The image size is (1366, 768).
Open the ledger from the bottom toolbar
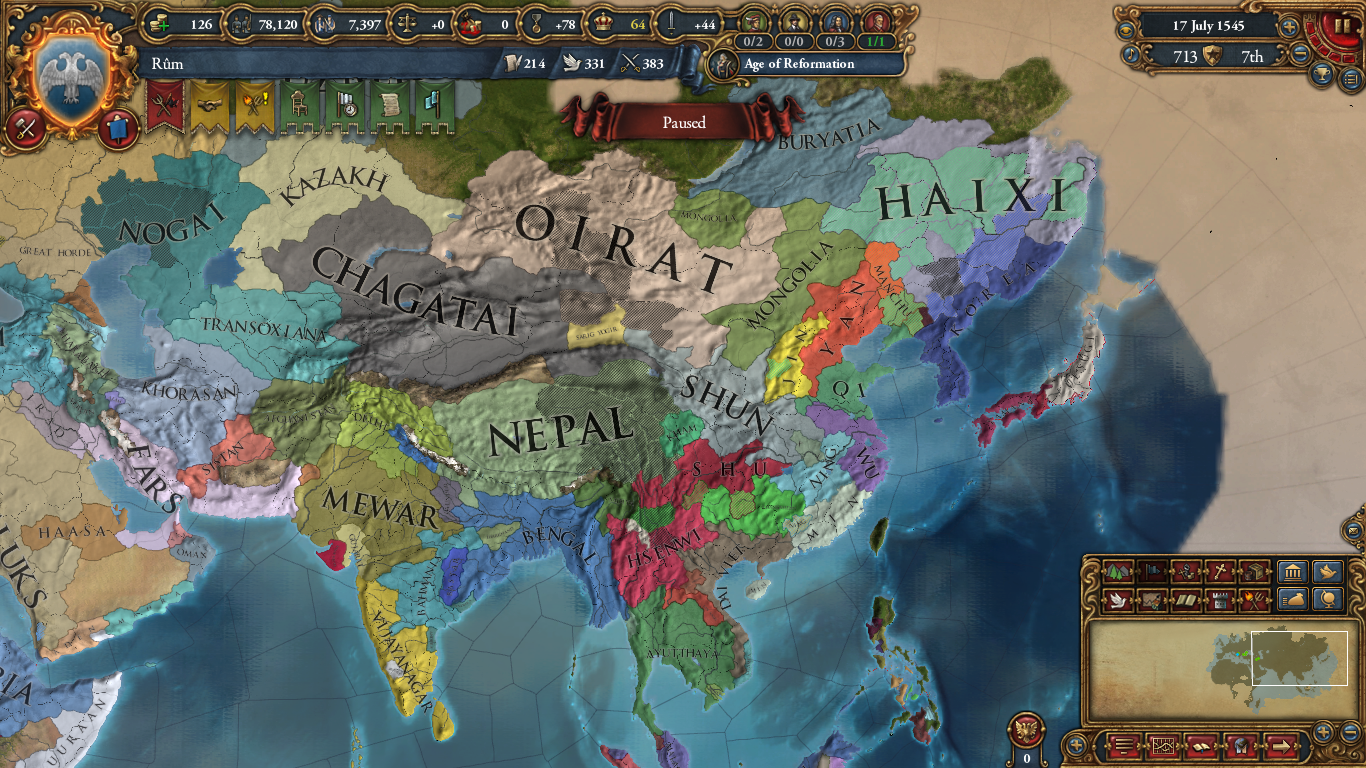point(1164,747)
